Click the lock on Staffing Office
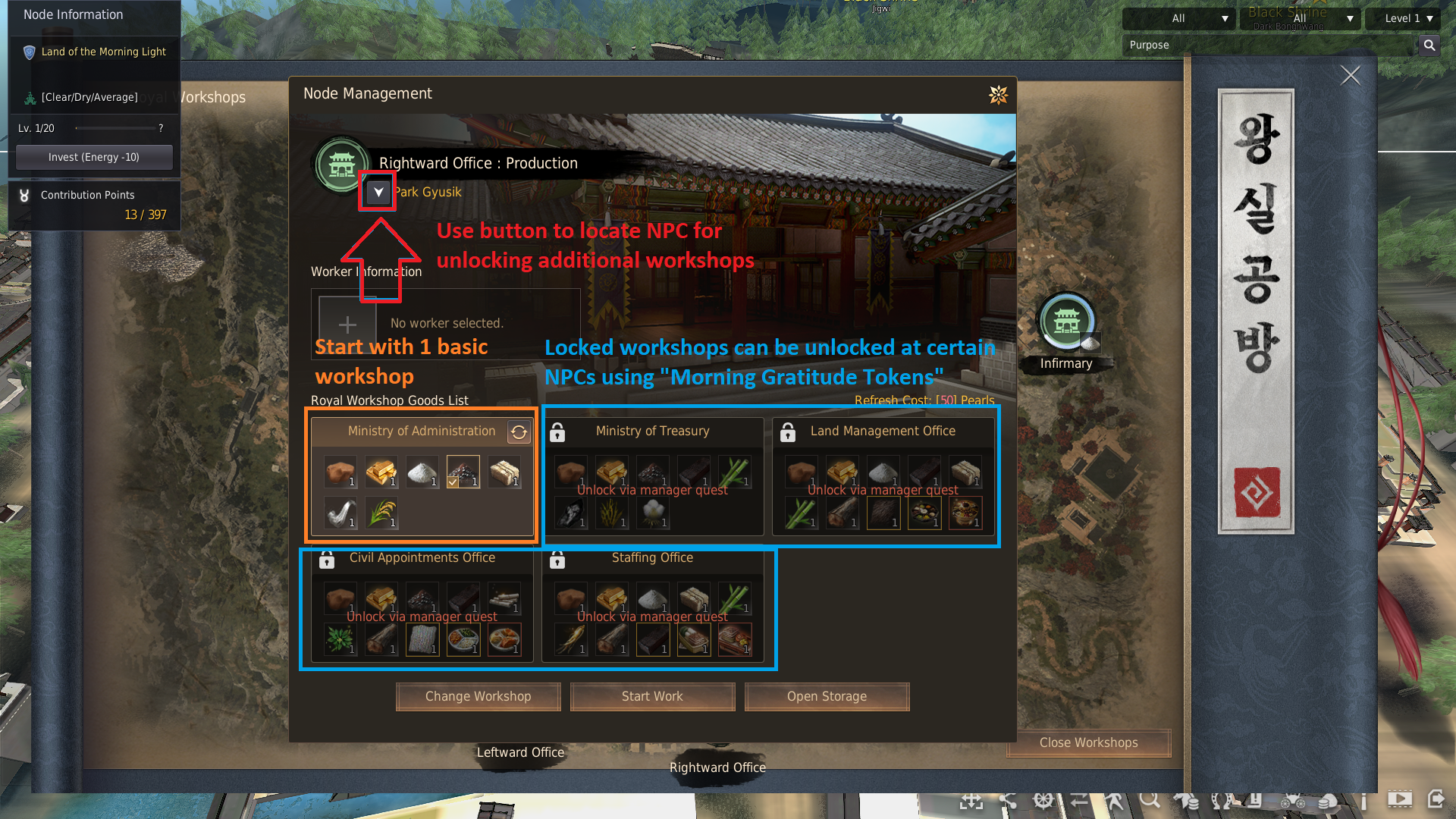Screen dimensions: 1456x819 coord(558,560)
